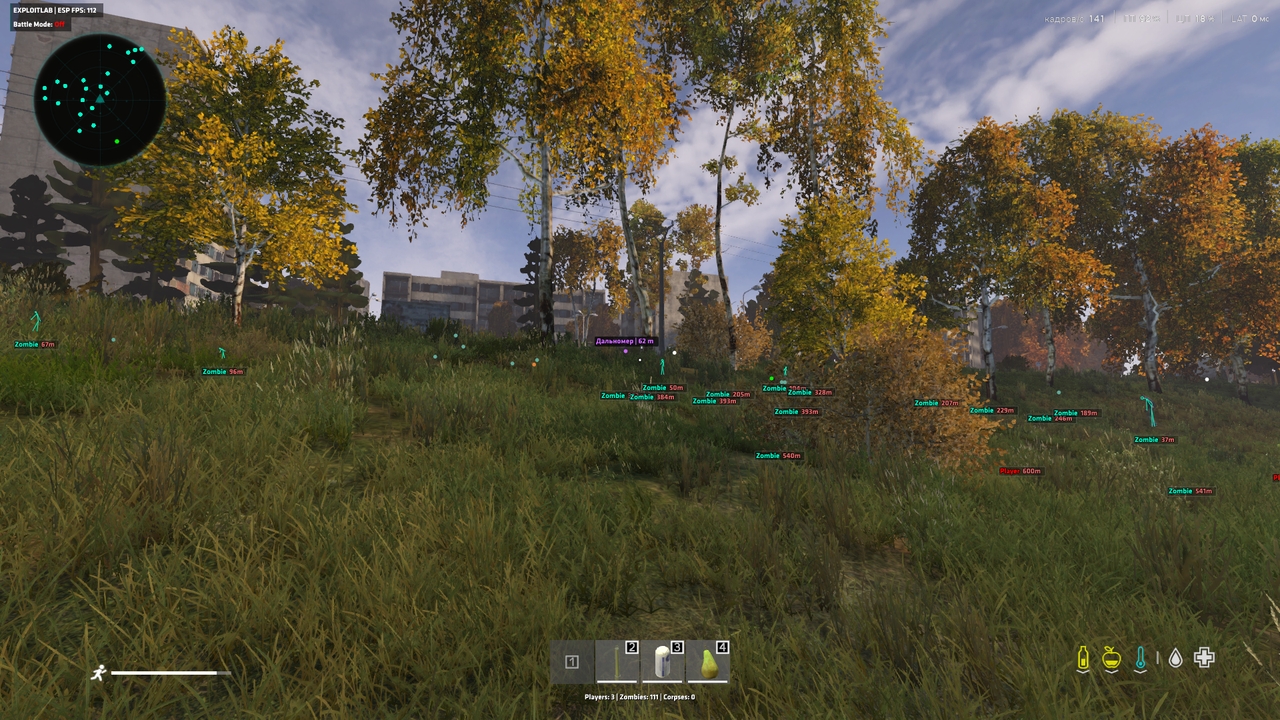Viewport: 1280px width, 720px height.
Task: Select the white canister in hotbar slot 3
Action: [662, 662]
